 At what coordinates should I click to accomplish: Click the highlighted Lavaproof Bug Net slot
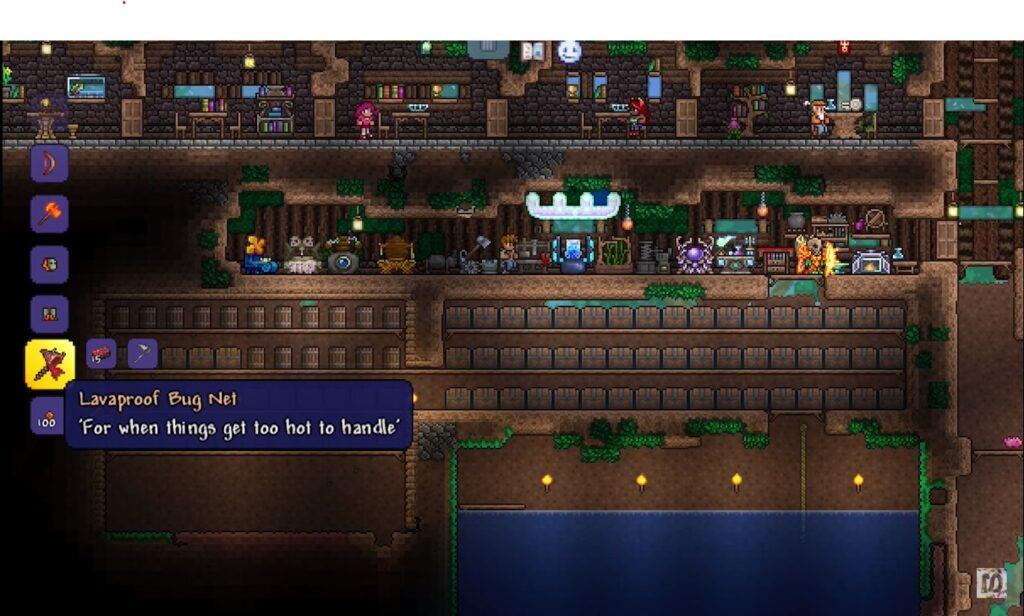tap(49, 365)
